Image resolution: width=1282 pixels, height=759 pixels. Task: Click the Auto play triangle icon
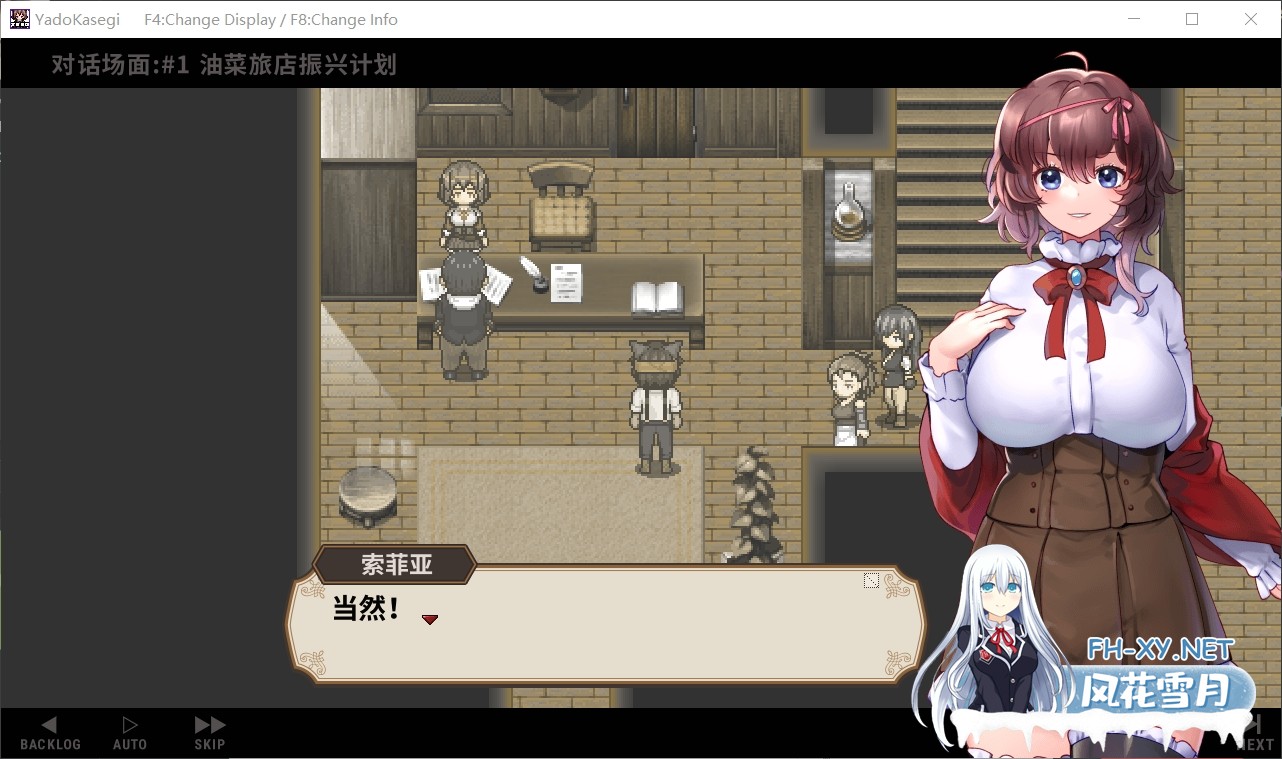click(129, 724)
